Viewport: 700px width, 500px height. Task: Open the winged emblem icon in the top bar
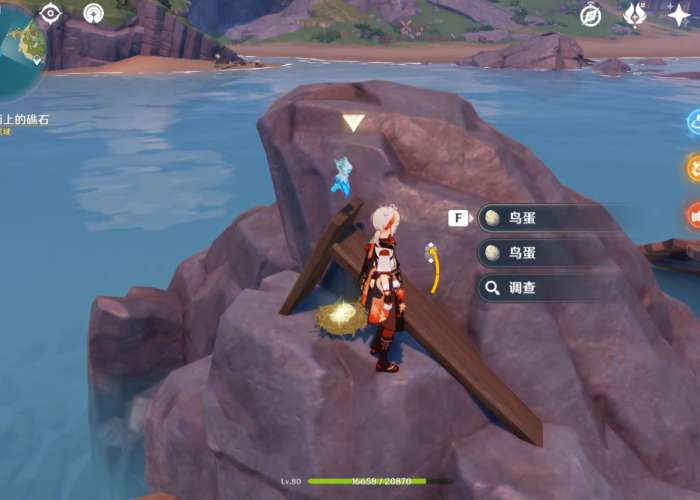pyautogui.click(x=635, y=15)
